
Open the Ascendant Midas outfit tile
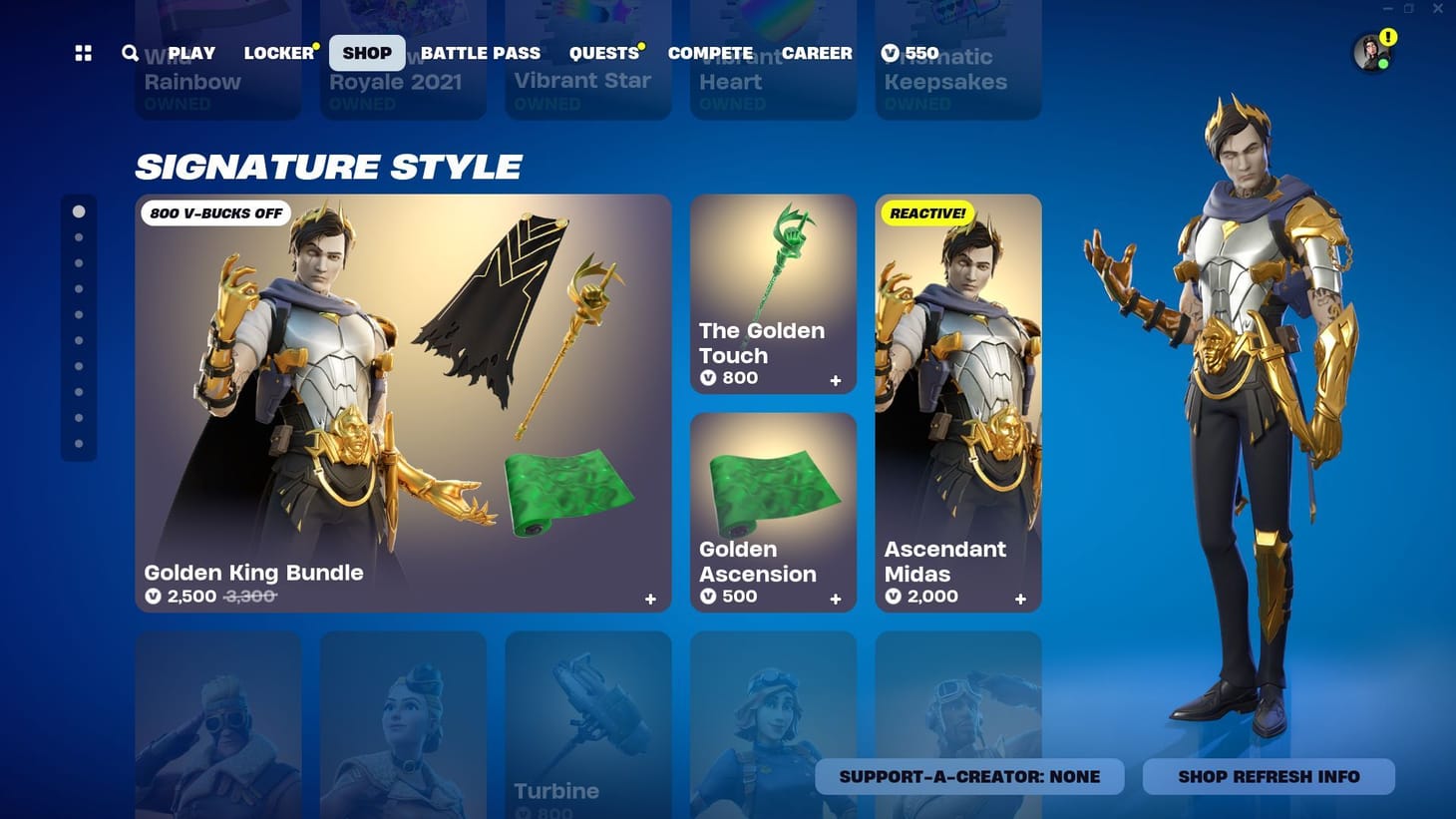(x=957, y=399)
